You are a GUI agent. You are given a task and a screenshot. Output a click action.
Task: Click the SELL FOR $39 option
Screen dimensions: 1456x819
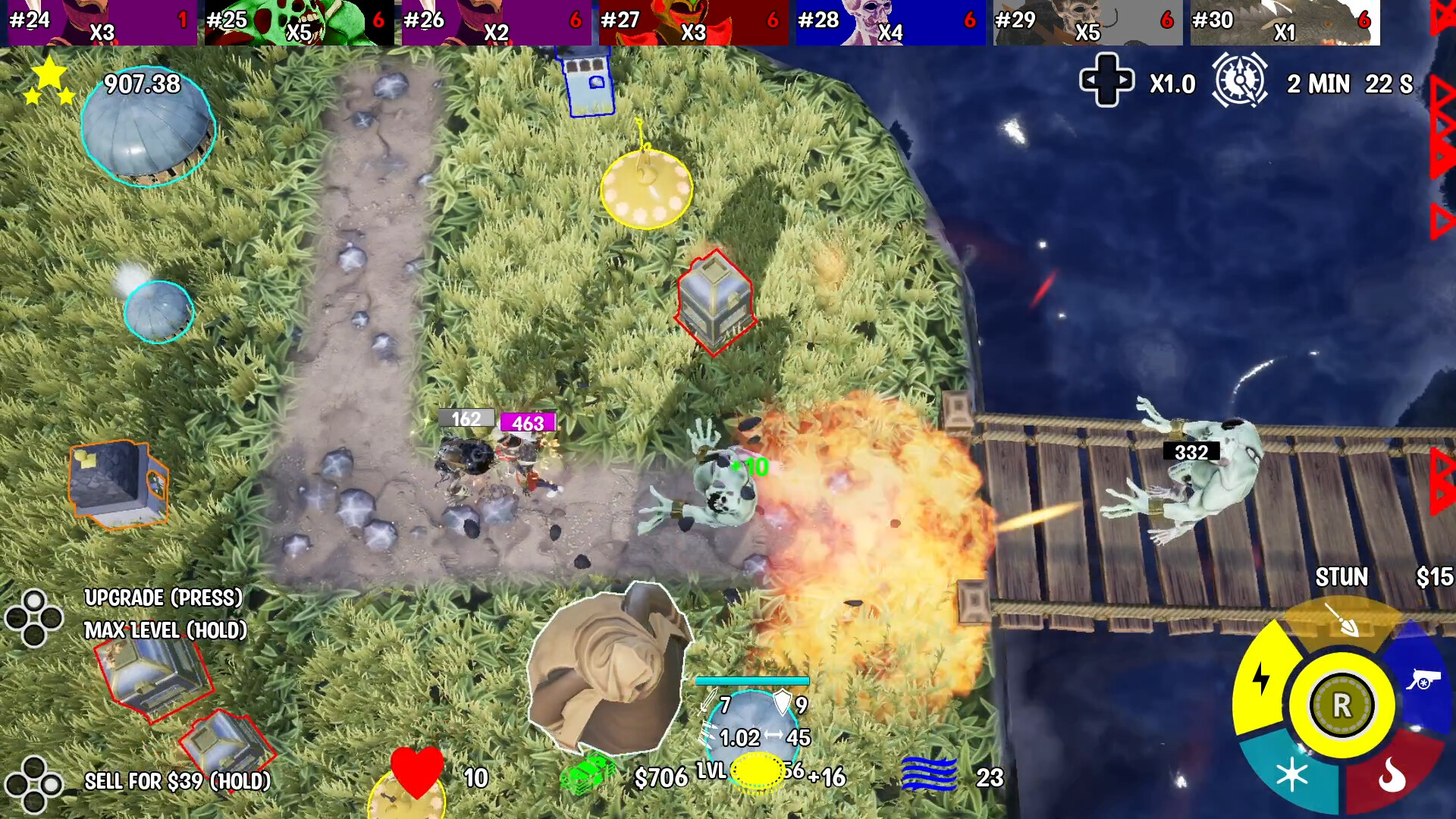click(x=179, y=780)
